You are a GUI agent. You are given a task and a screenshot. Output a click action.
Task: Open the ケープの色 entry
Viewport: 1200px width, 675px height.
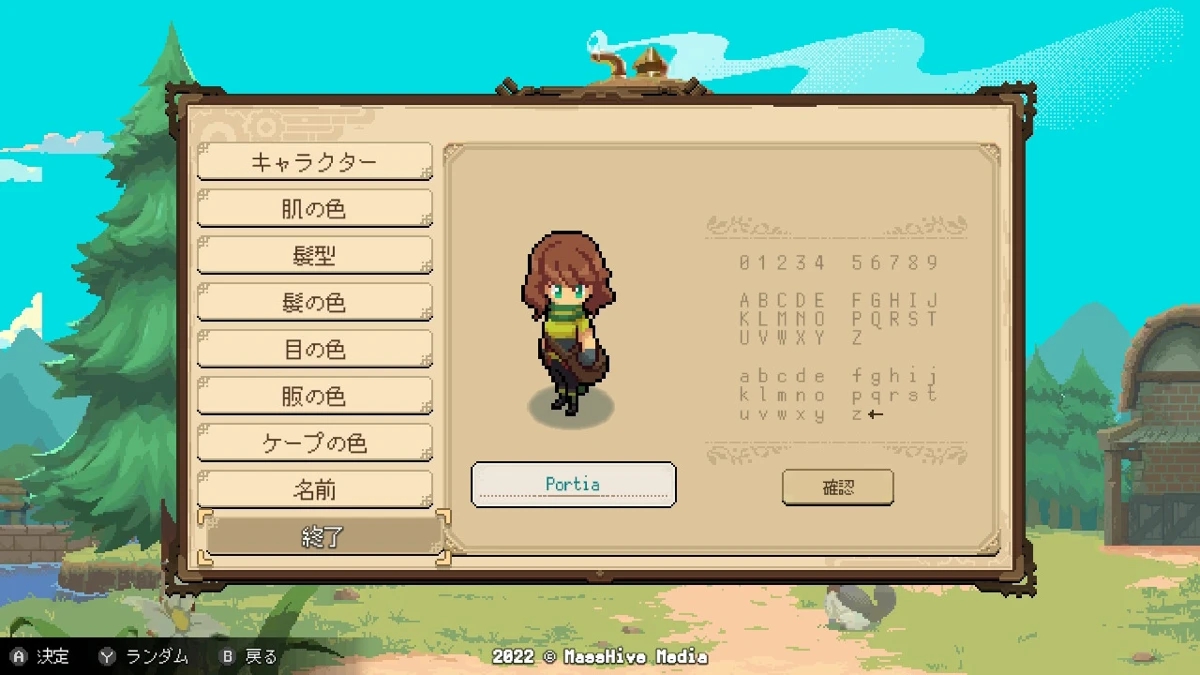coord(314,443)
